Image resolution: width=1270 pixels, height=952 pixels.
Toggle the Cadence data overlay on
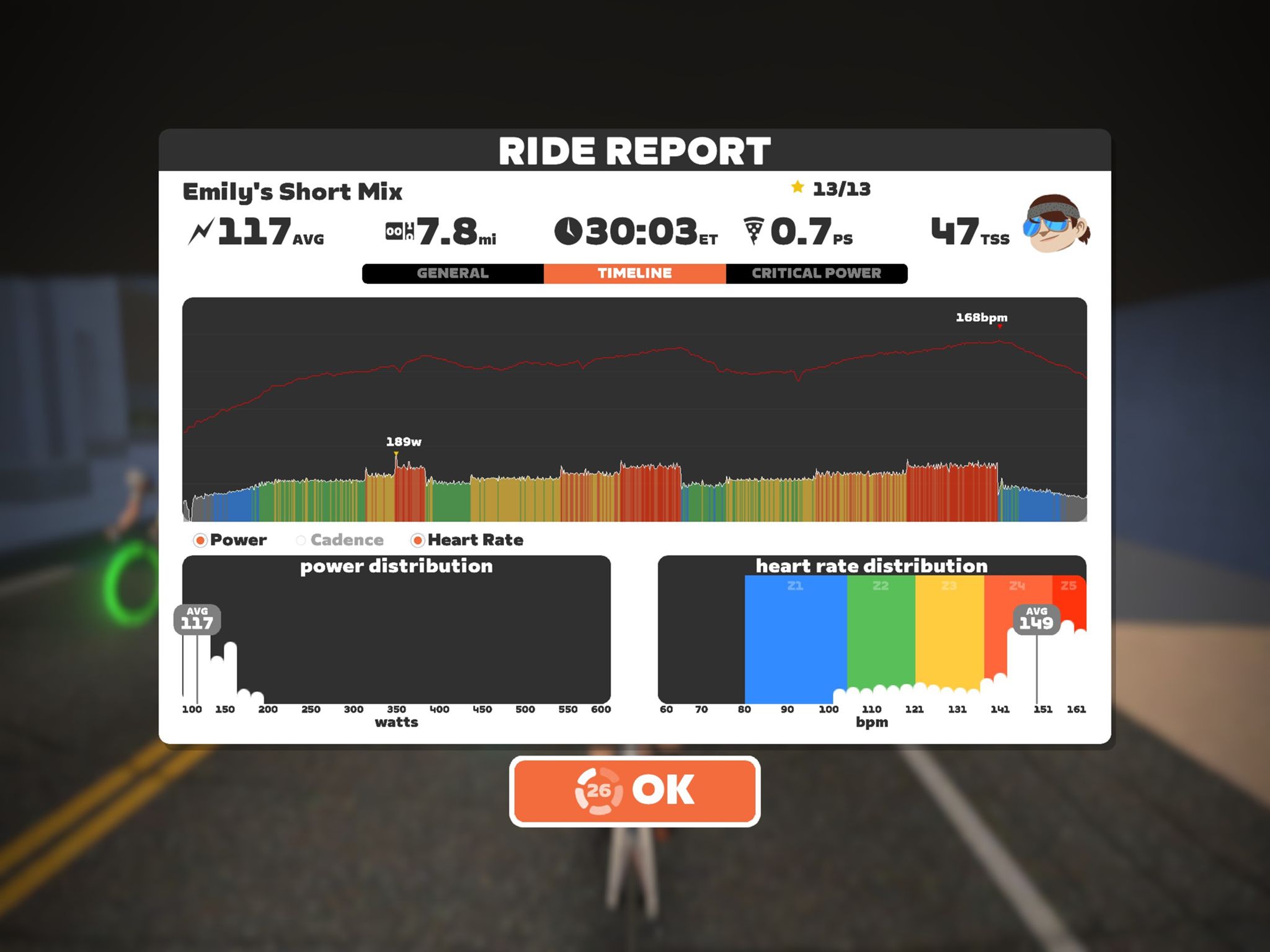pyautogui.click(x=302, y=540)
